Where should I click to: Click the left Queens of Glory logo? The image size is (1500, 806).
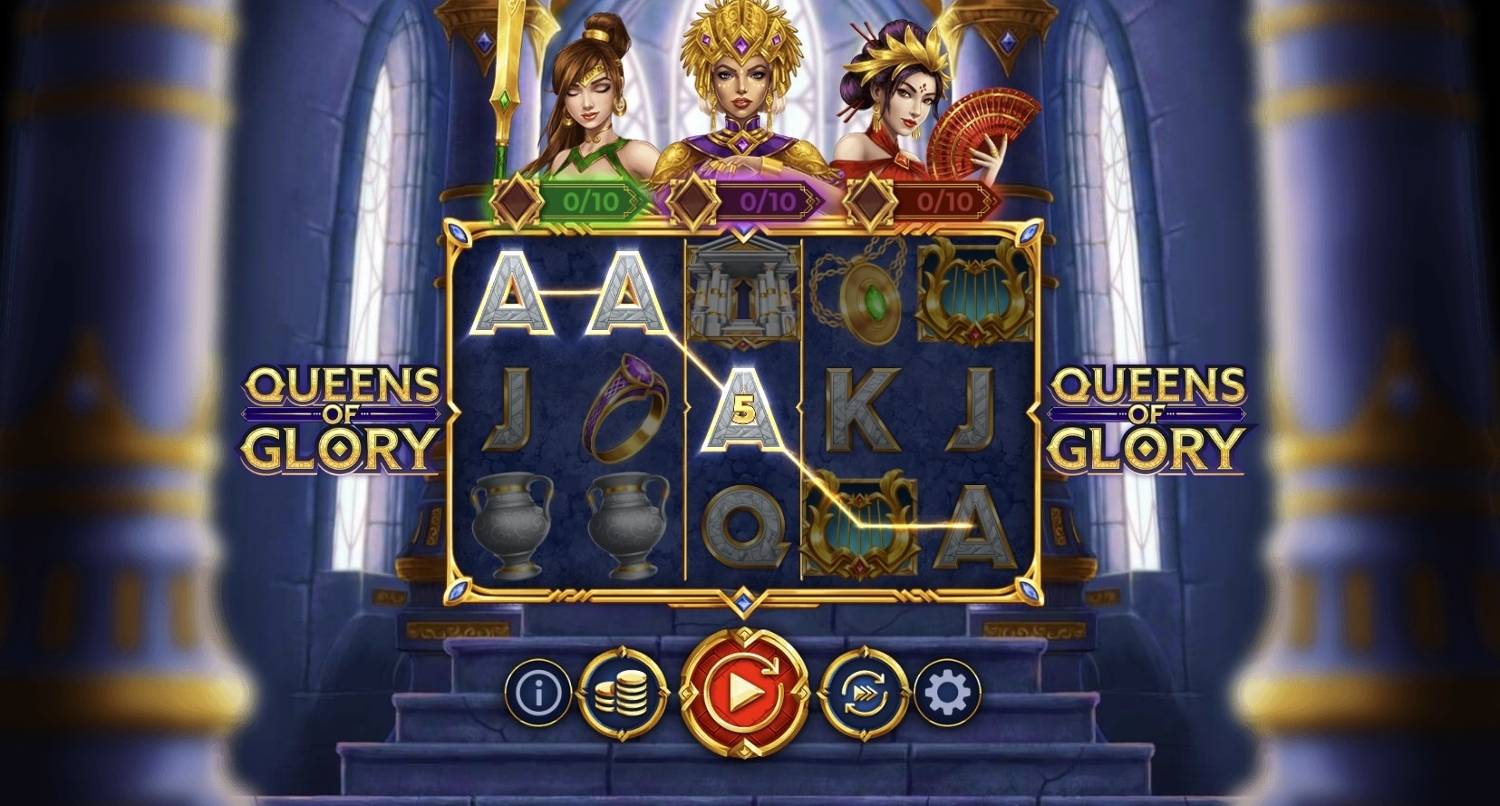345,410
